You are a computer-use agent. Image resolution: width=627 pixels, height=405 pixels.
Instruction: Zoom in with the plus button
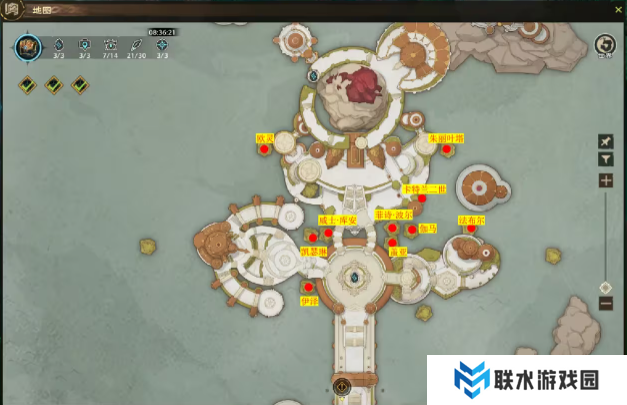click(605, 181)
